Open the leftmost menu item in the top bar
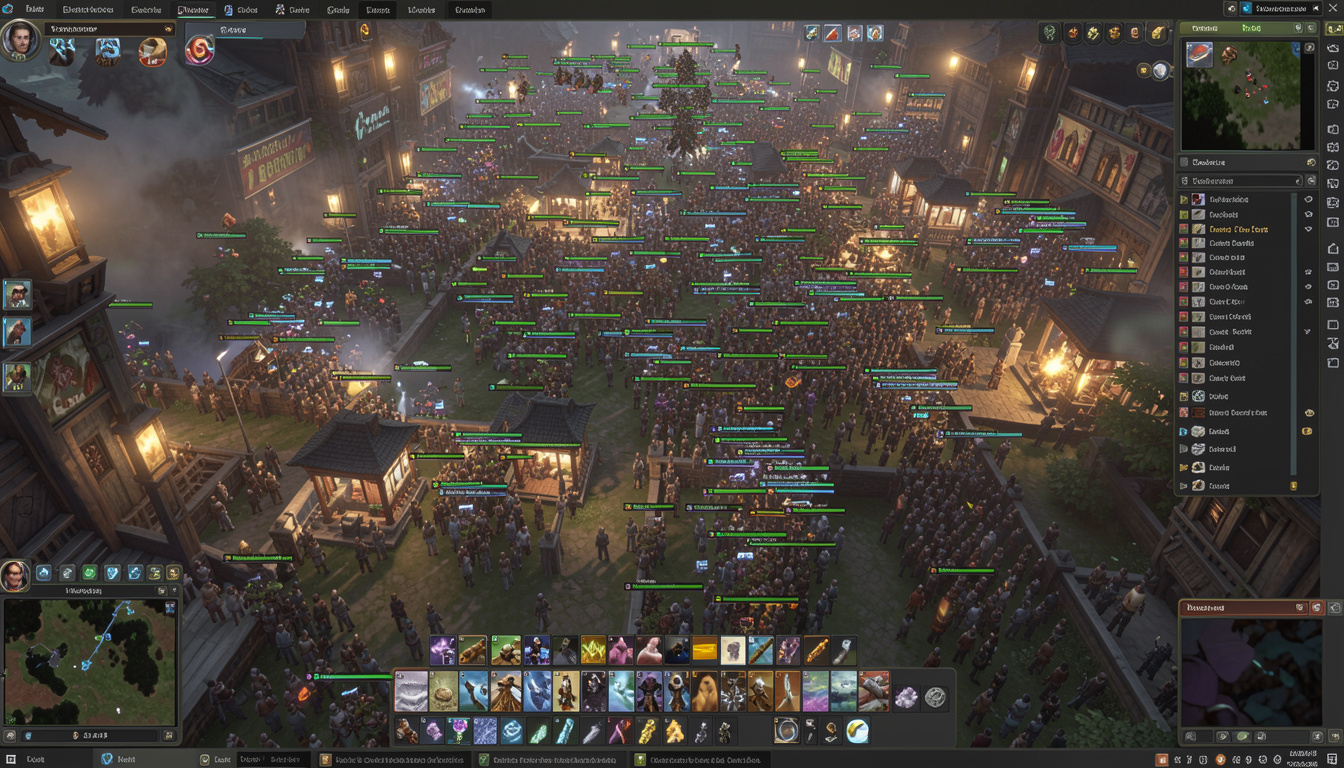 point(33,8)
